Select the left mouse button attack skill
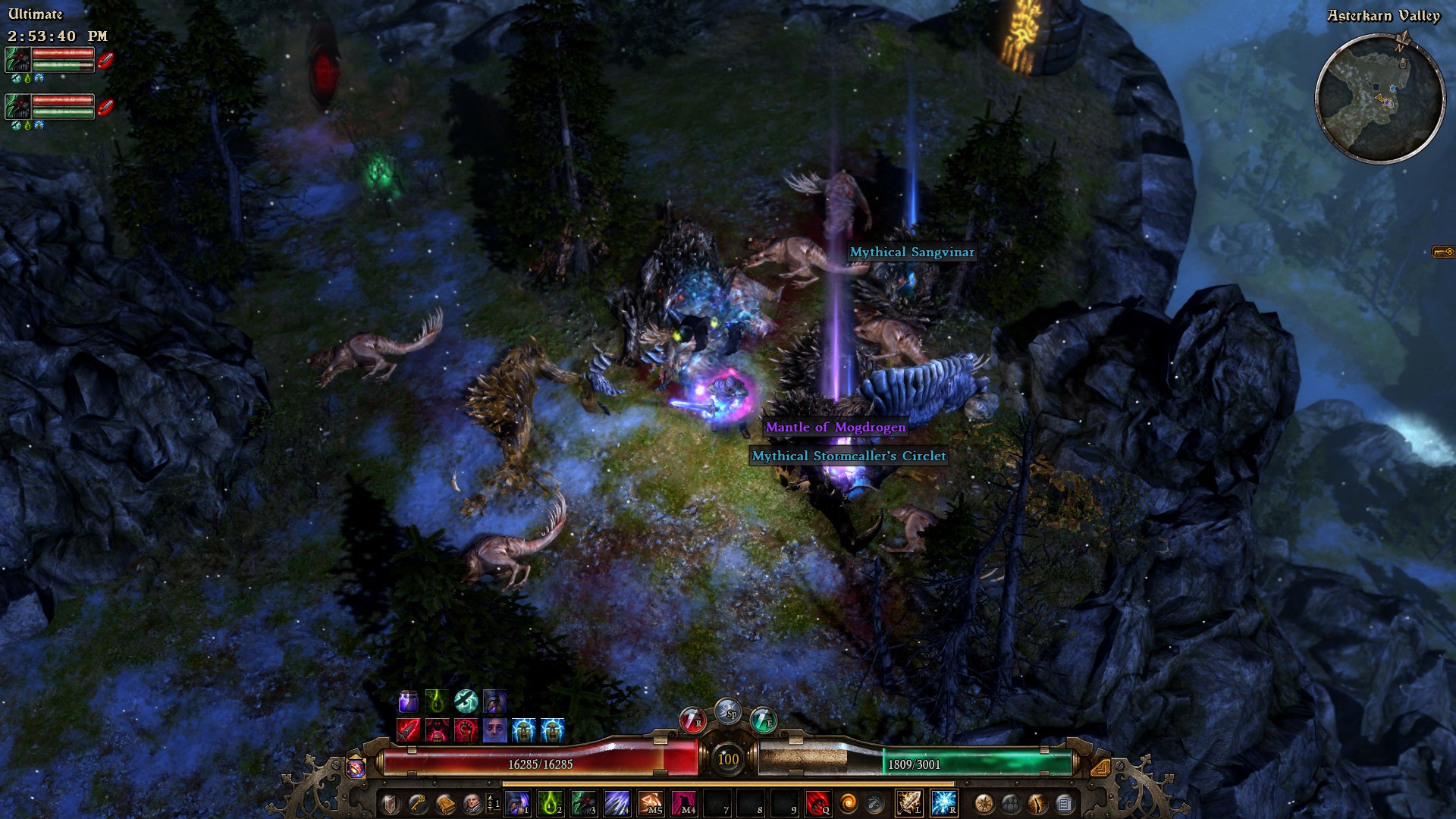Screen dimensions: 1456x819 pos(909,803)
